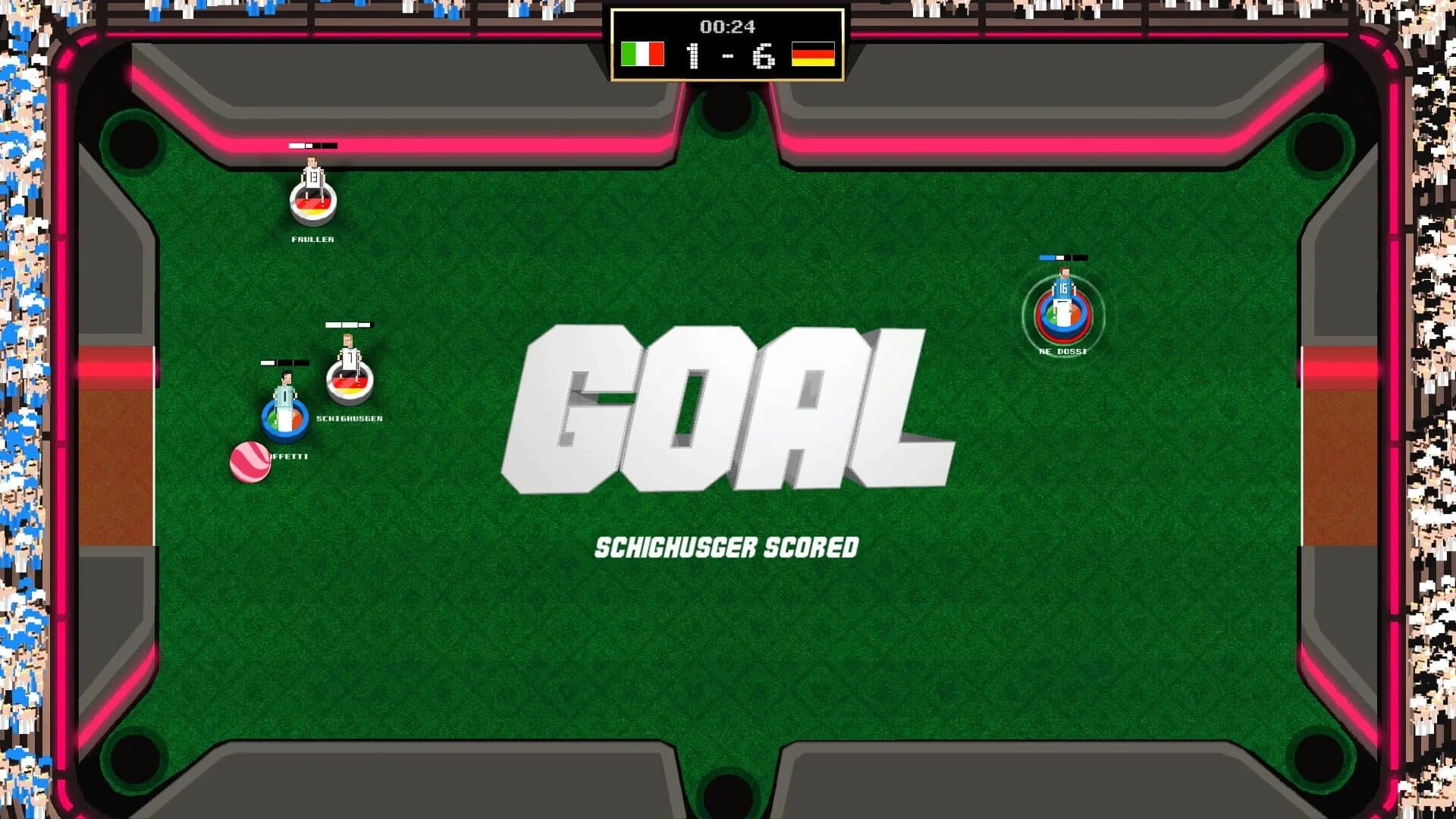
Task: Click the SCHIGHUSGER SCORED message
Action: coord(726,546)
